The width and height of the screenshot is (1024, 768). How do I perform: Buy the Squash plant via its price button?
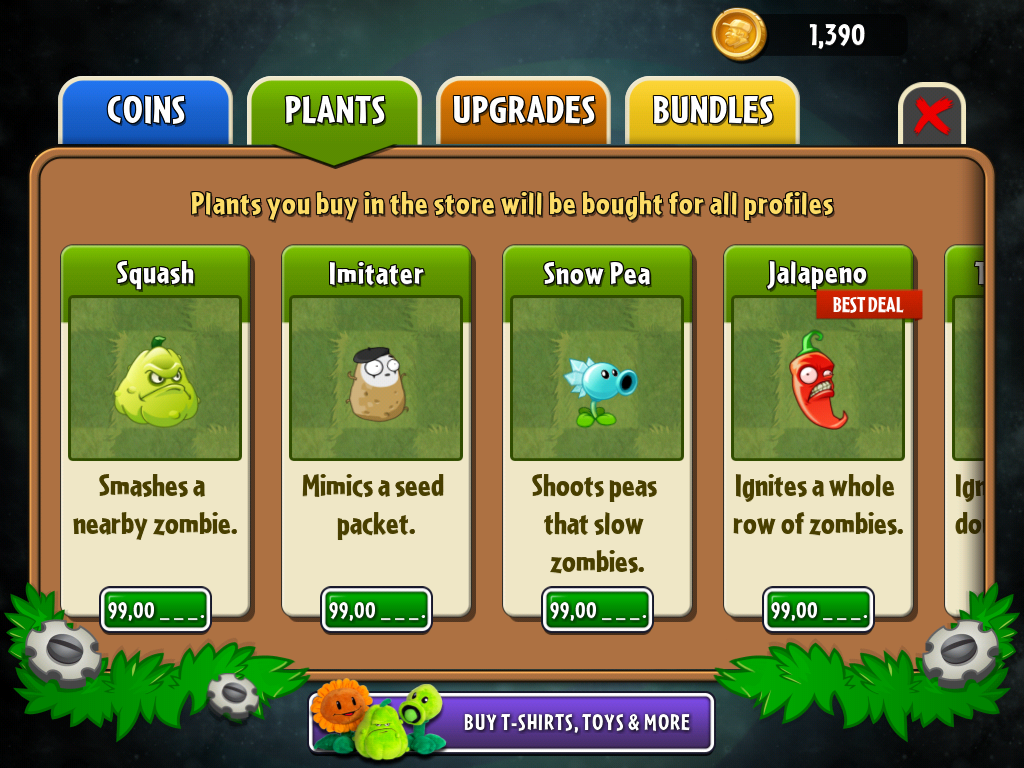(x=156, y=610)
